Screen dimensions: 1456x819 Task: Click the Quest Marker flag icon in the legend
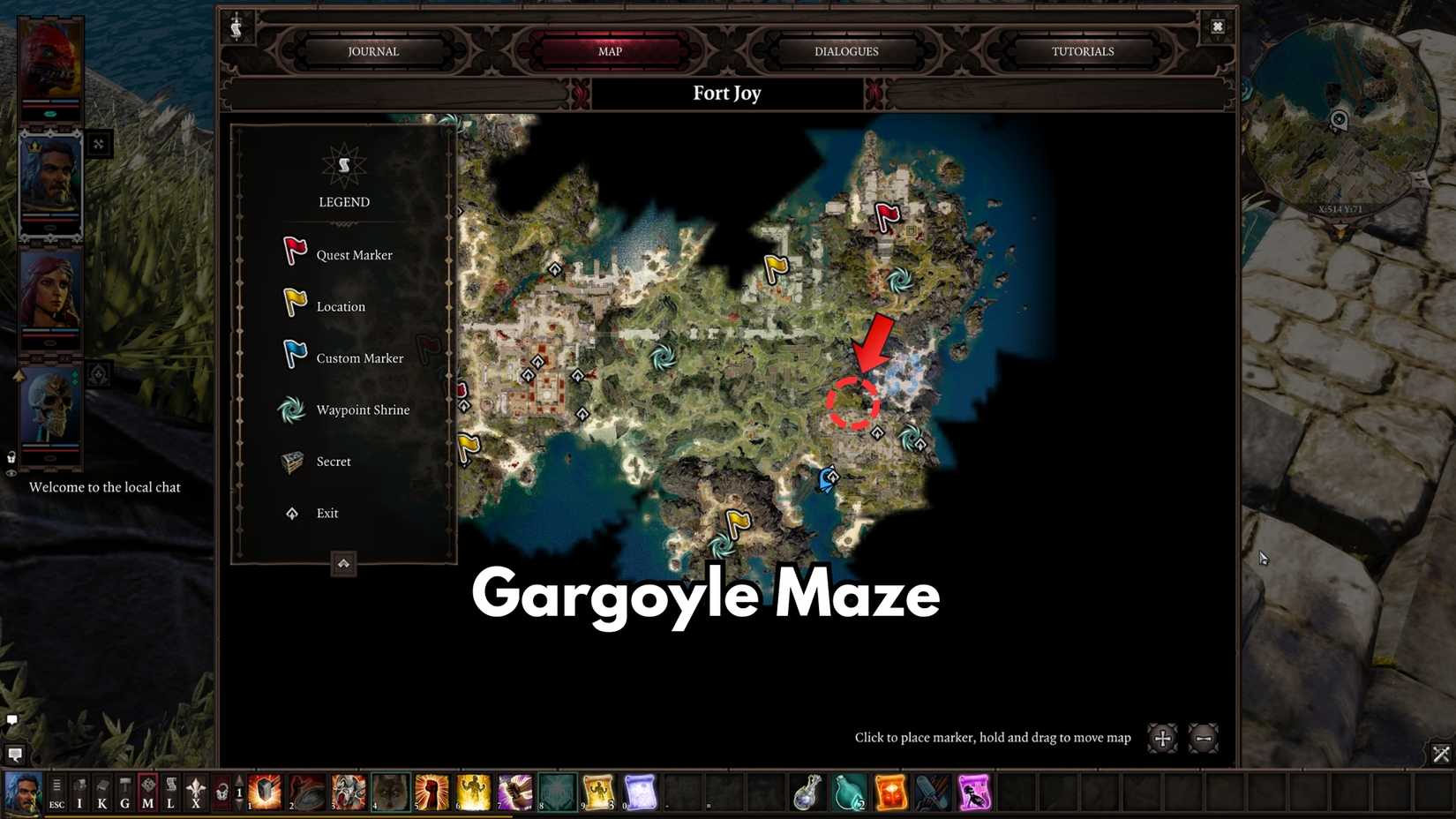pyautogui.click(x=294, y=252)
